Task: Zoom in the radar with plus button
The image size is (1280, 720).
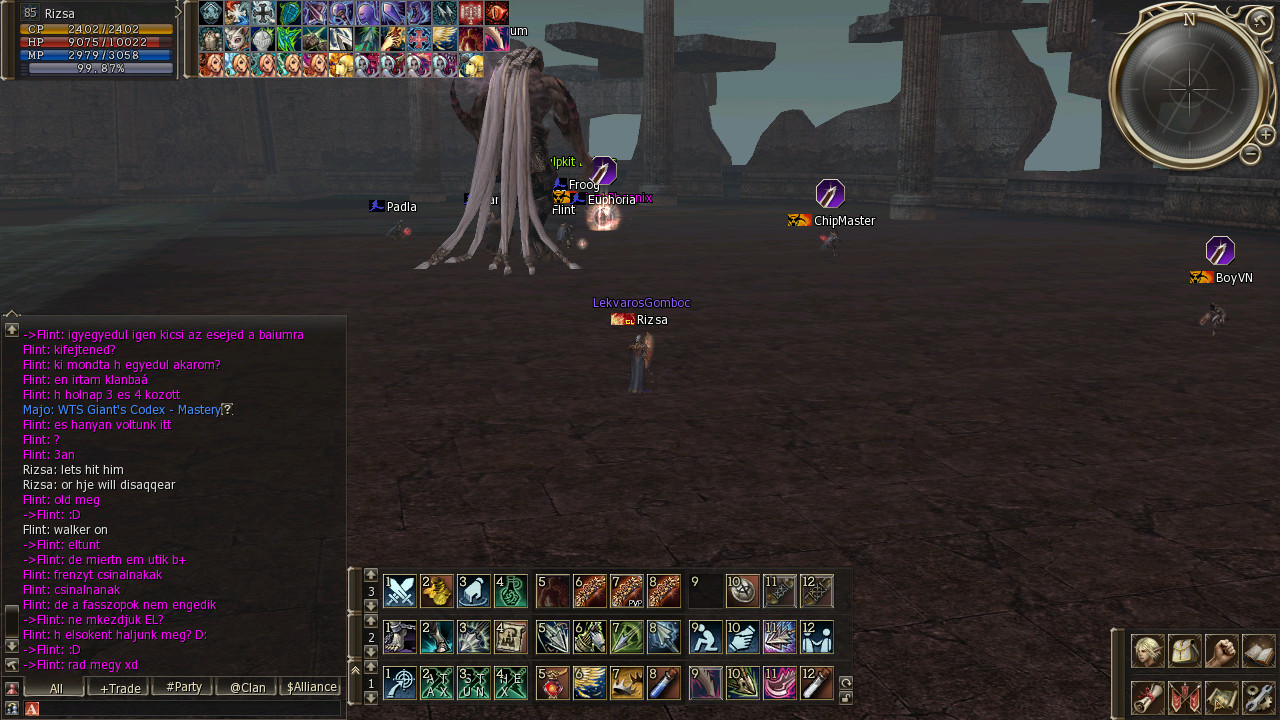Action: click(1265, 135)
